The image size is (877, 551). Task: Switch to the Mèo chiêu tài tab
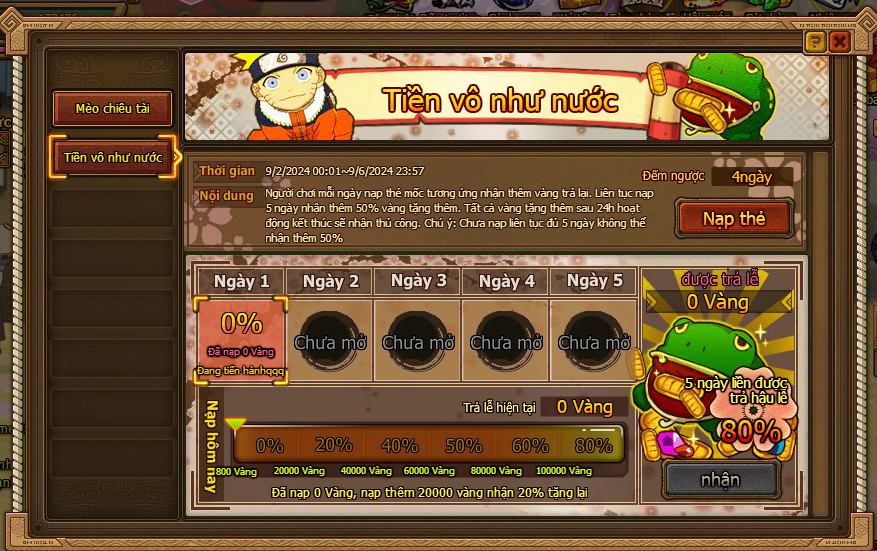click(x=113, y=109)
